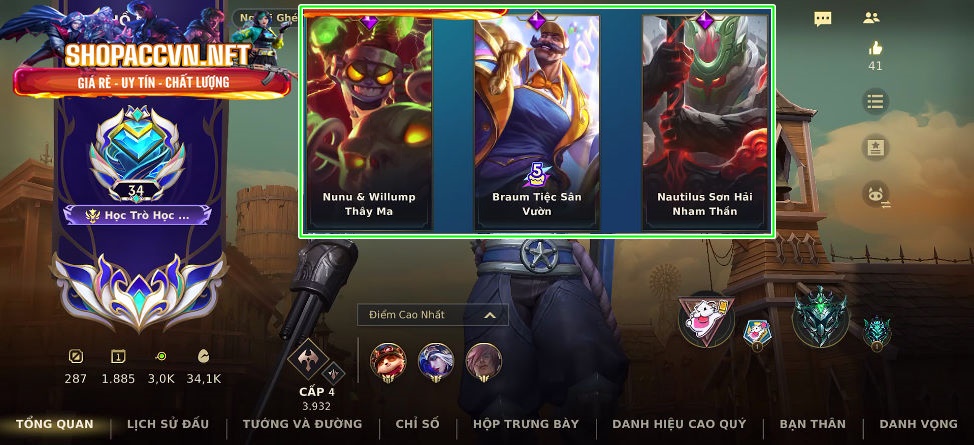Image resolution: width=974 pixels, height=445 pixels.
Task: Open the list menu icon
Action: click(x=876, y=101)
